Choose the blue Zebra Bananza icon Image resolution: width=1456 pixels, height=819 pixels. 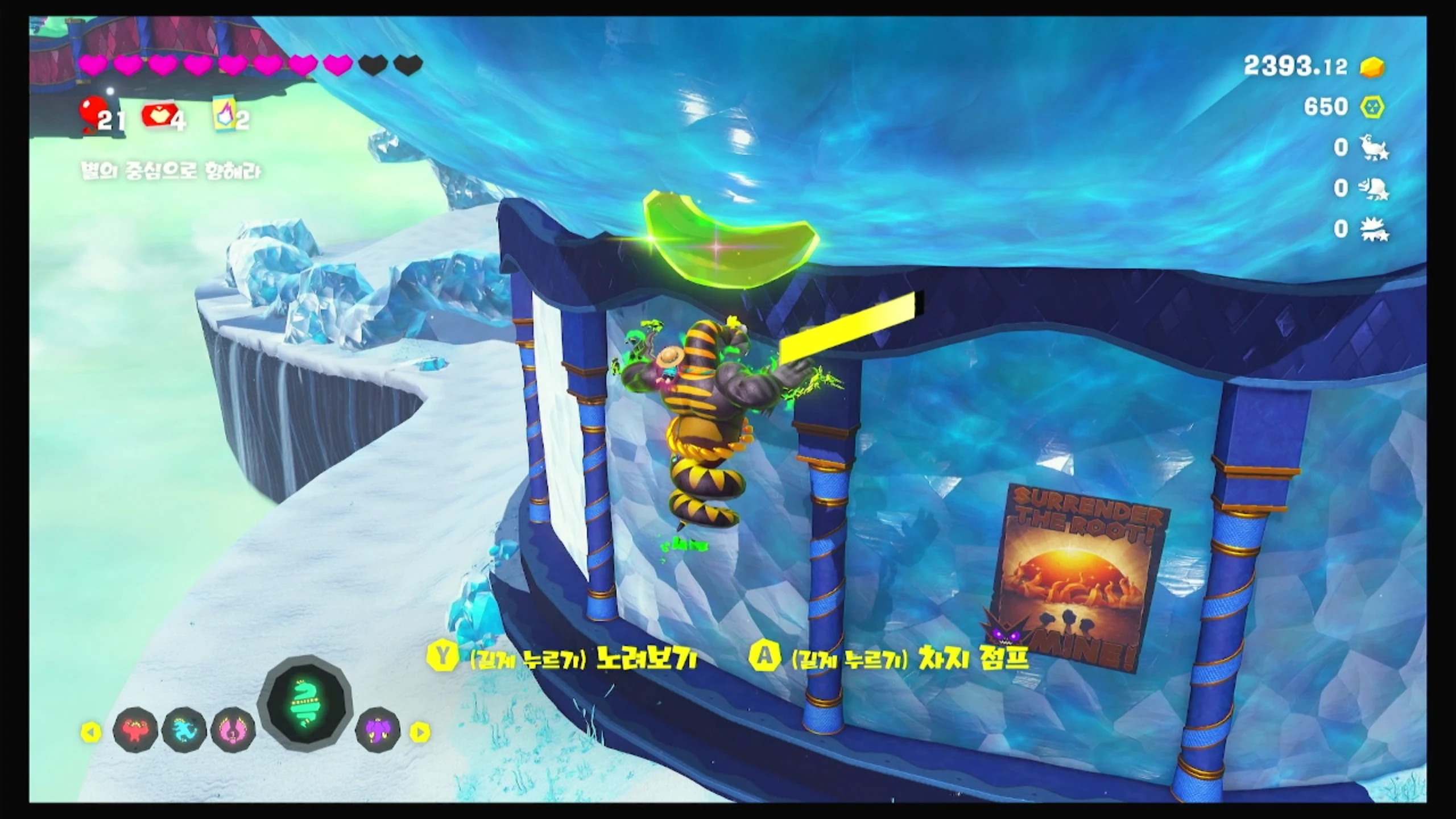click(184, 730)
